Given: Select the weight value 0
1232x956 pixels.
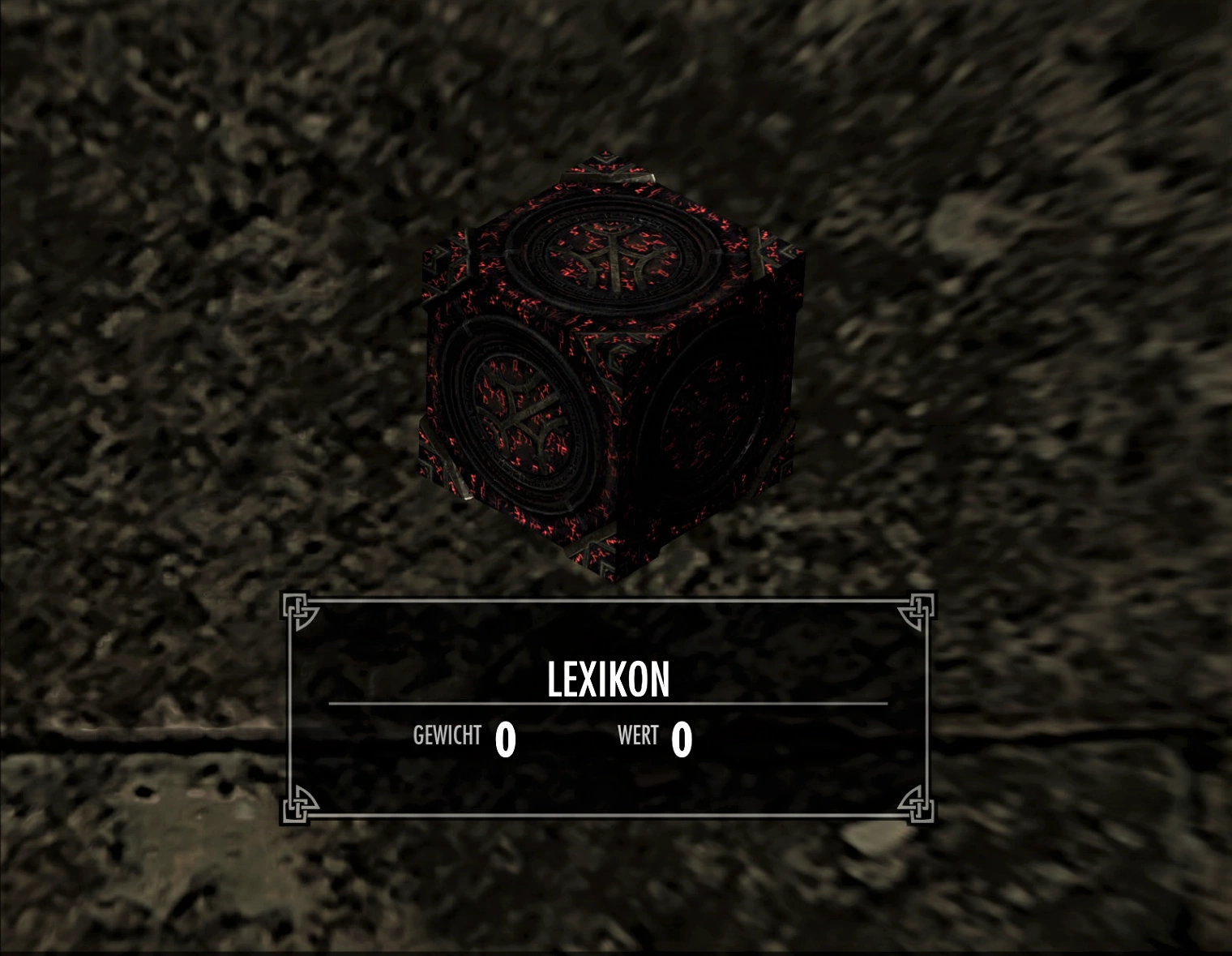Looking at the screenshot, I should (x=507, y=738).
